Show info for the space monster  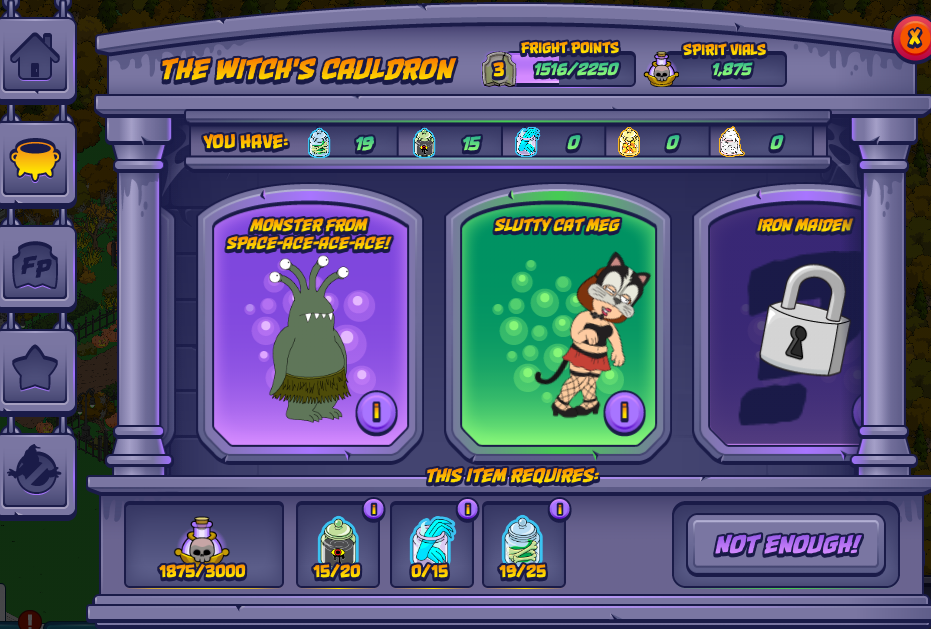[x=377, y=411]
